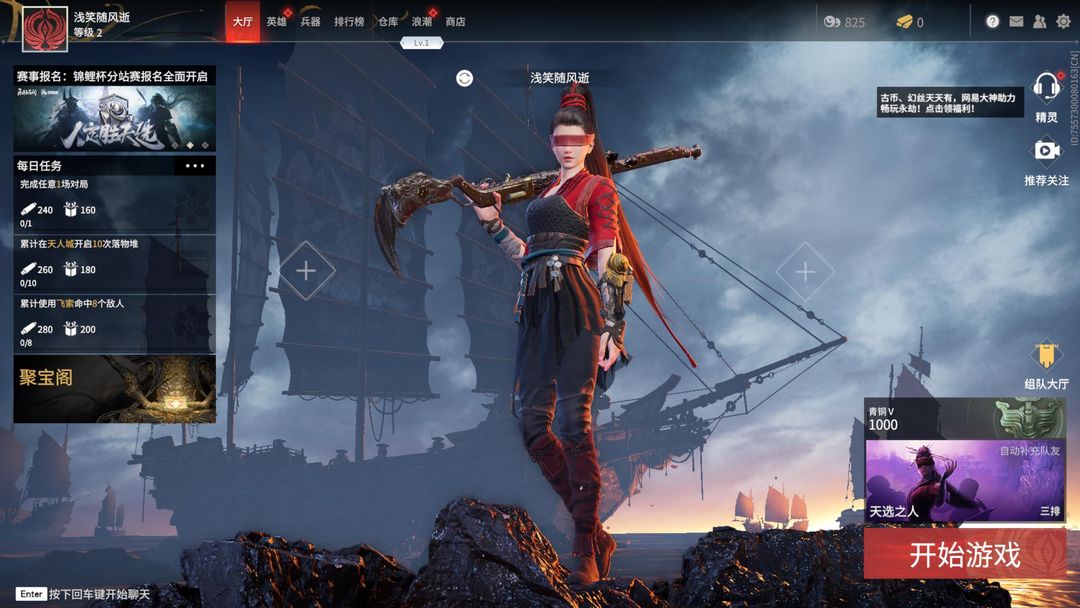Expand daily missions with the three-dot button

[x=195, y=166]
